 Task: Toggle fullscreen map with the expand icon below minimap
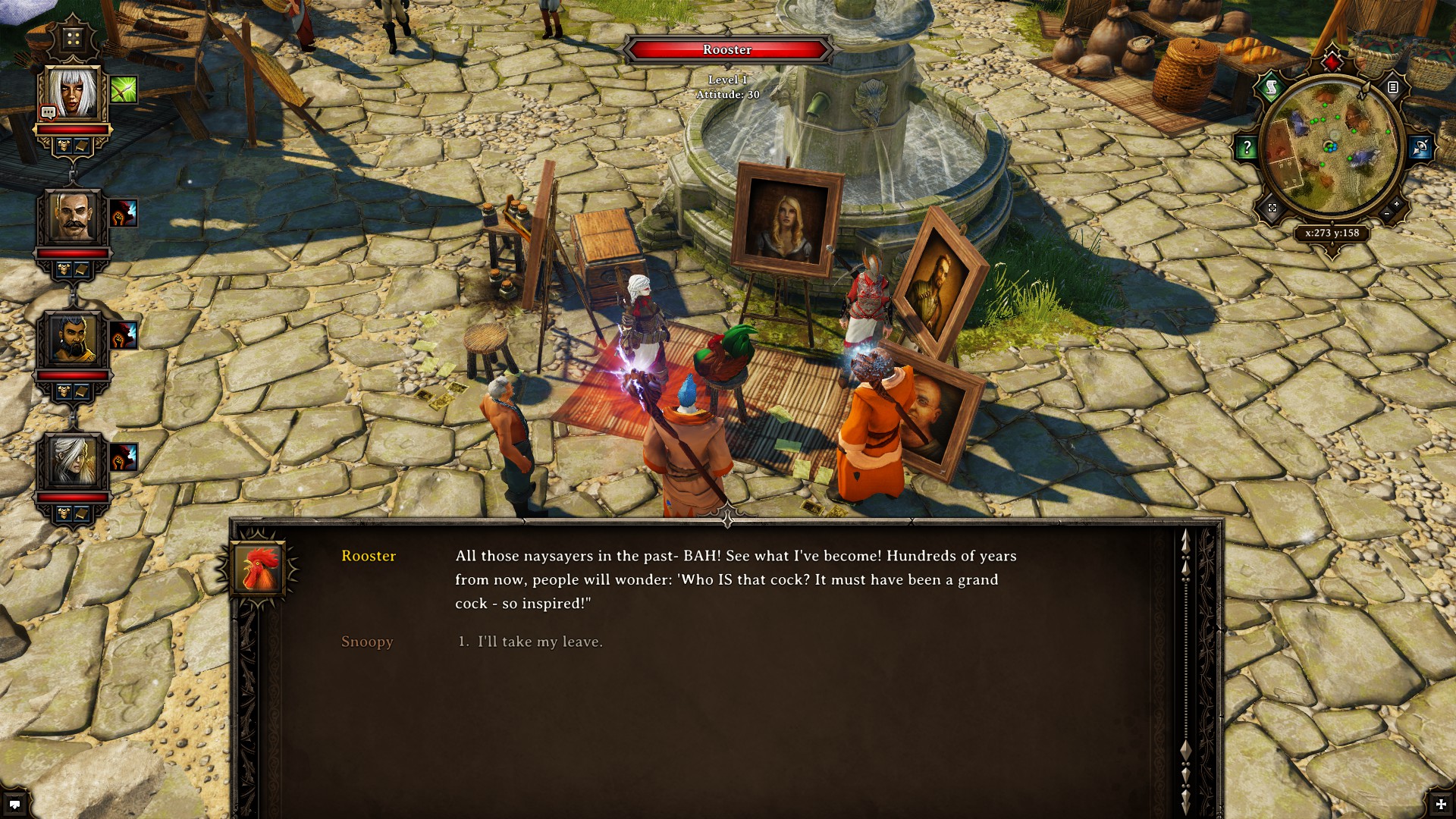point(1272,209)
